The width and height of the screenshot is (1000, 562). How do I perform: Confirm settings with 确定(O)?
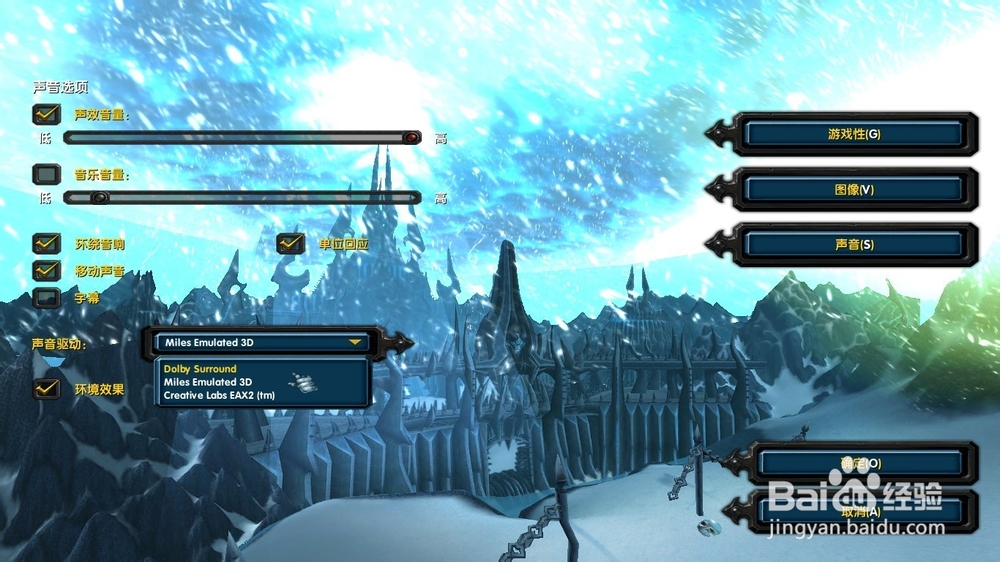click(860, 463)
